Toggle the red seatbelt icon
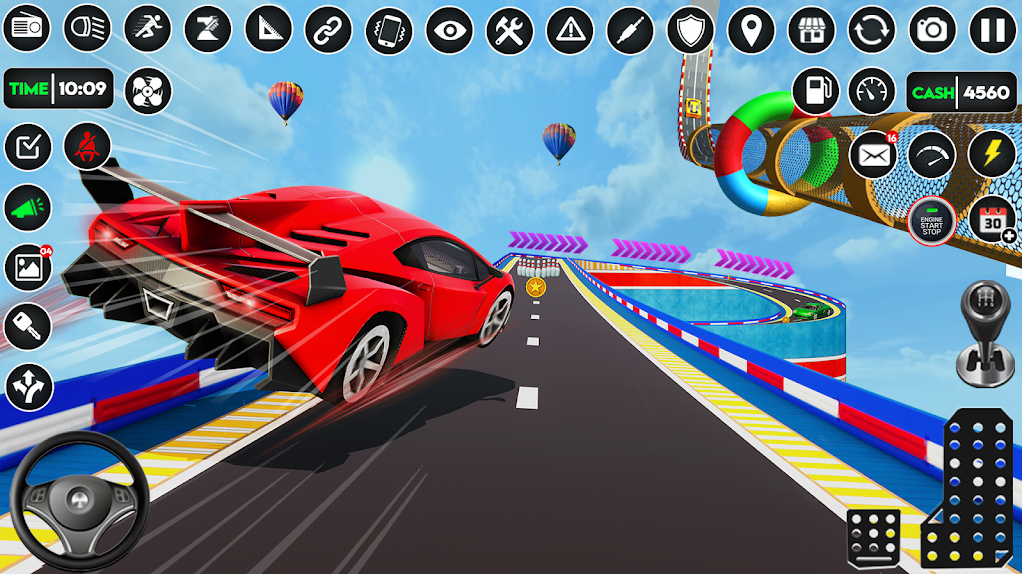The height and width of the screenshot is (574, 1022). pyautogui.click(x=88, y=147)
